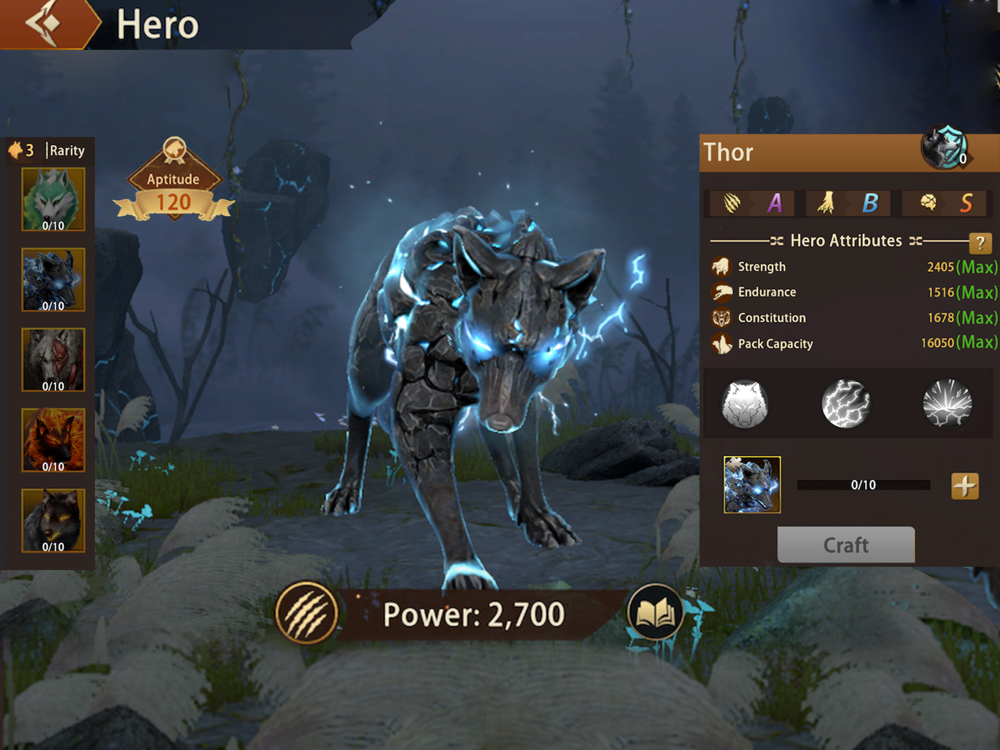Open the Hero Attributes help button
1000x750 pixels.
981,243
